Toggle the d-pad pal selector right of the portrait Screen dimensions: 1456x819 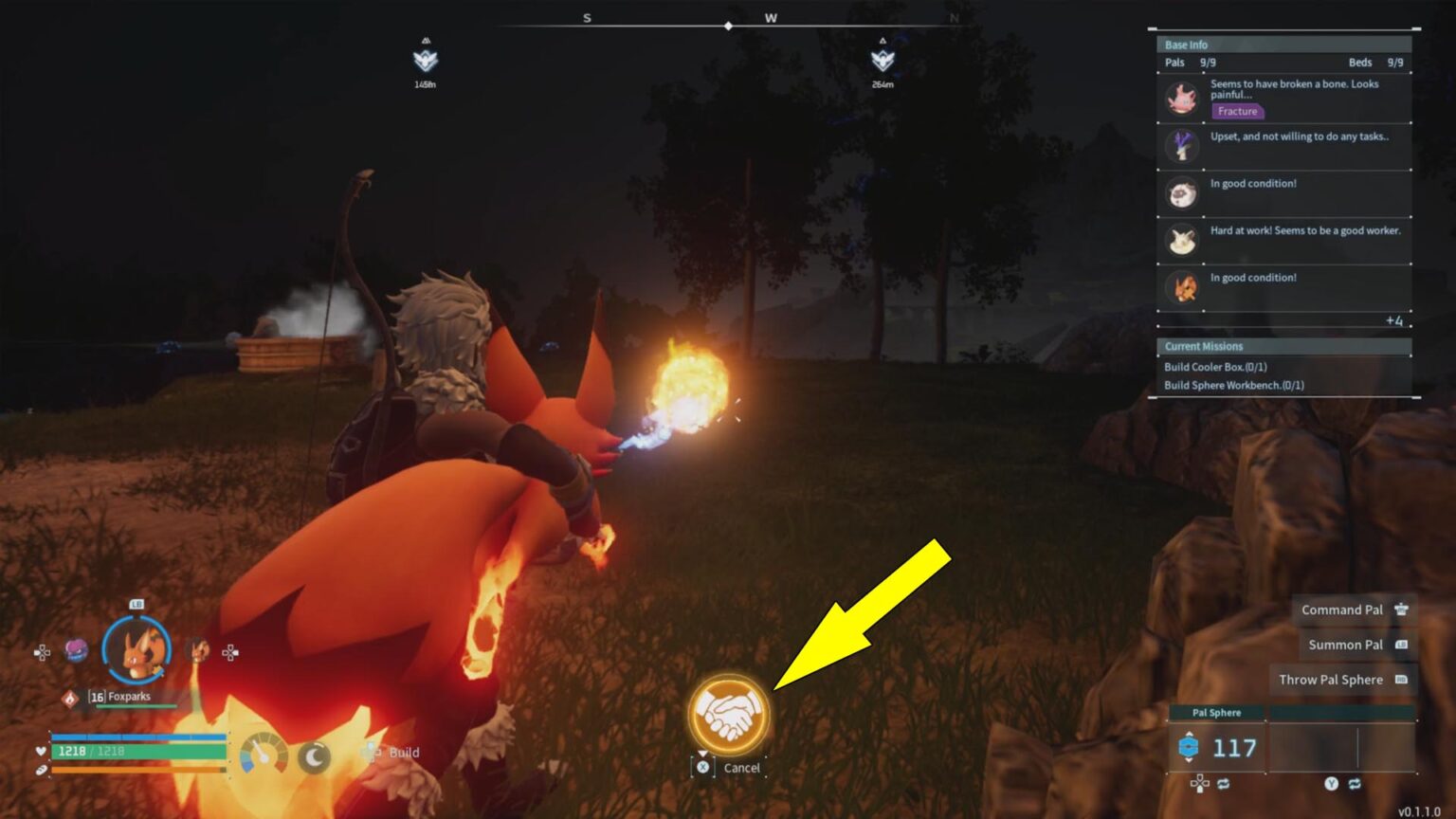coord(230,651)
